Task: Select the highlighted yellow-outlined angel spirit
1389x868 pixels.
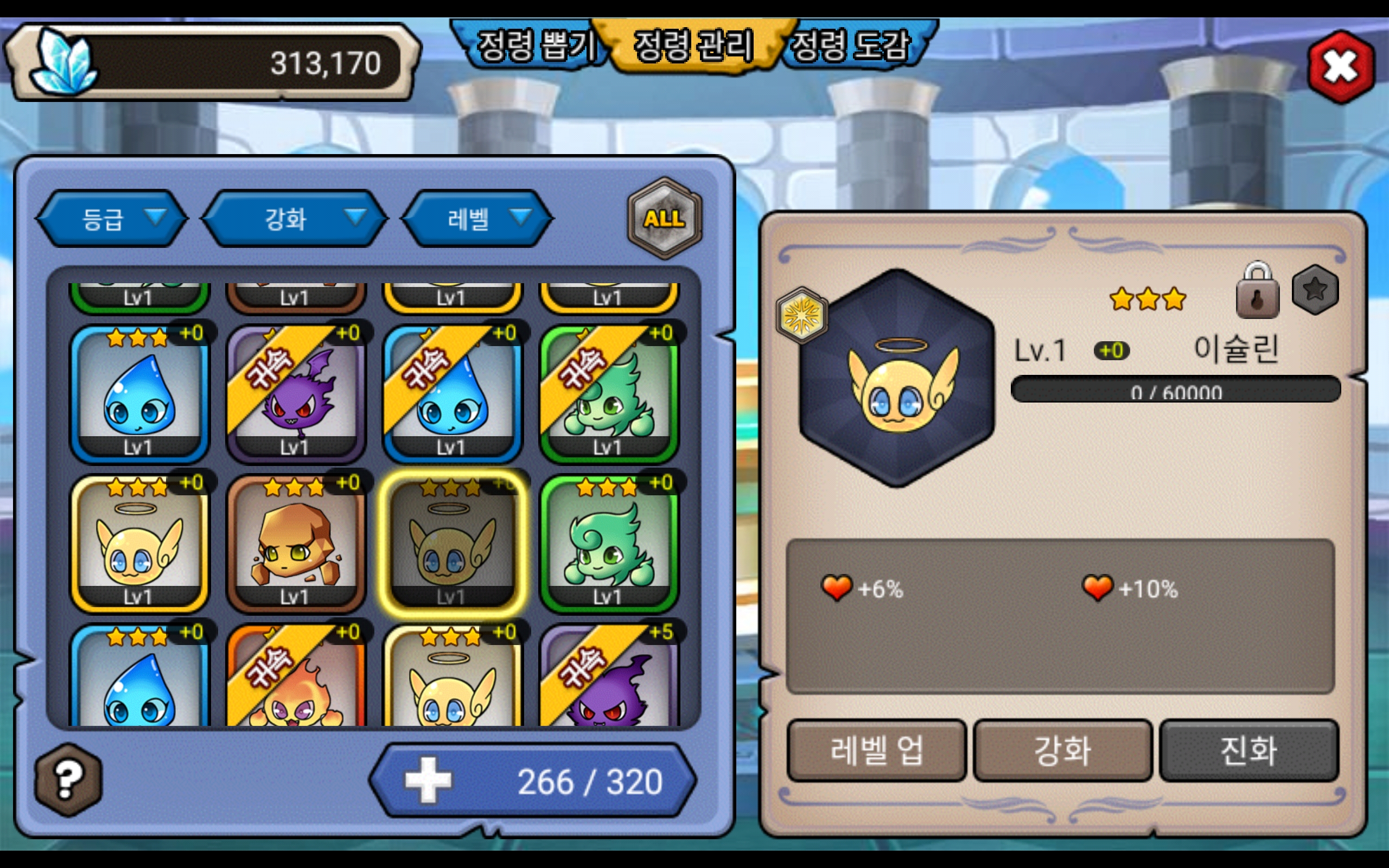Action: click(451, 544)
